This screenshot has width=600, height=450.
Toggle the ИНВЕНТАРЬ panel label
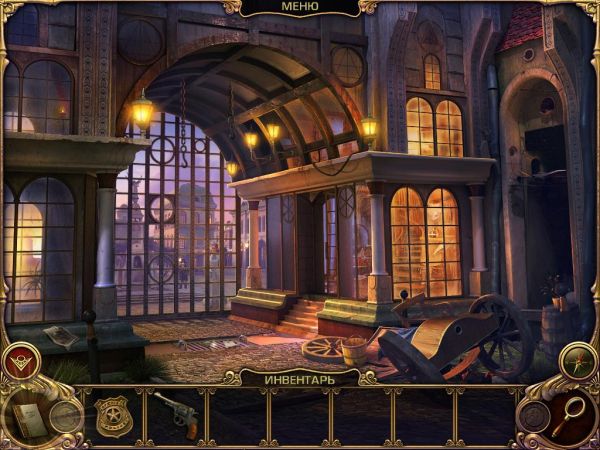299,379
